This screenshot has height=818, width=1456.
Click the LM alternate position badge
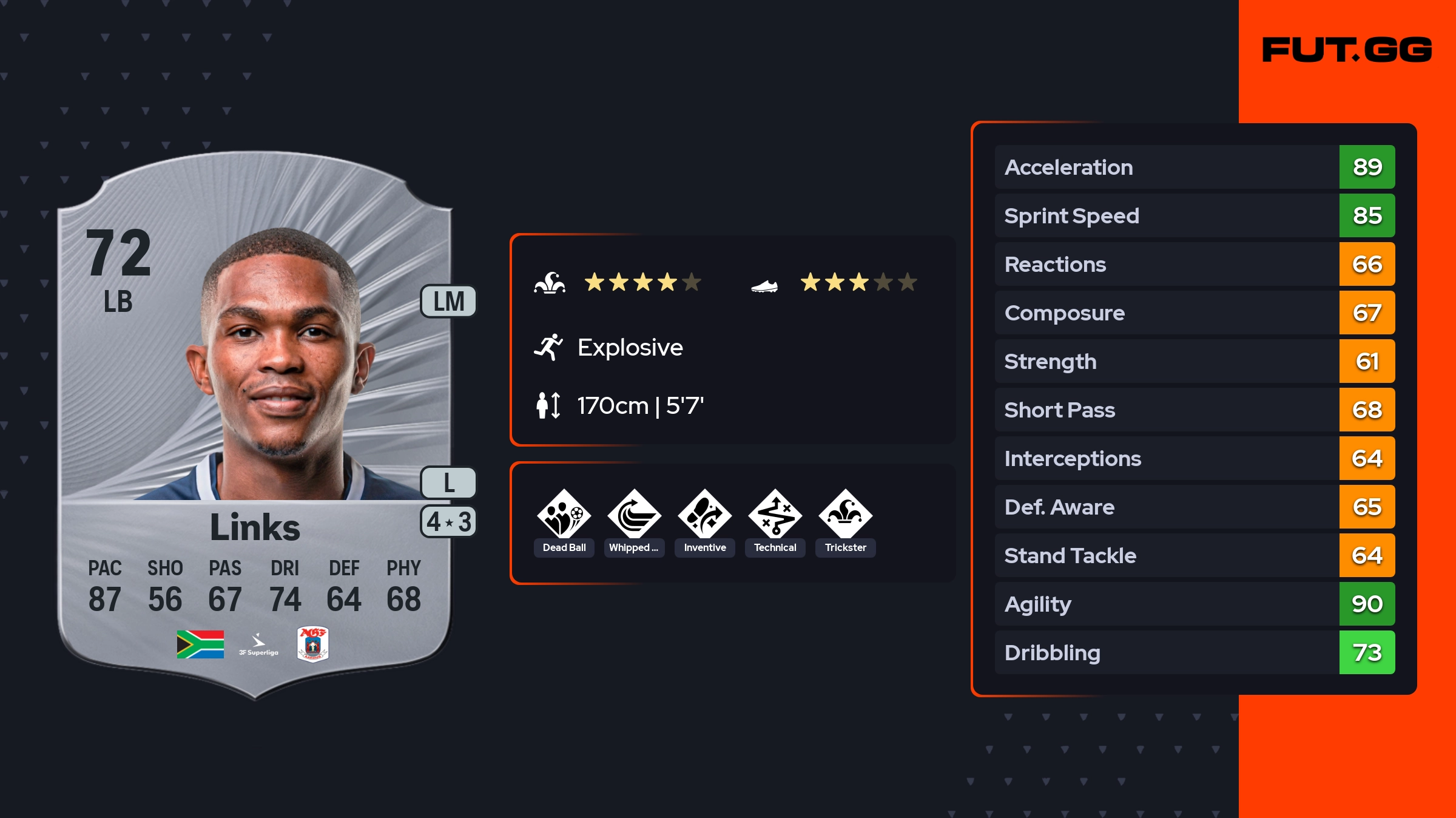click(449, 302)
